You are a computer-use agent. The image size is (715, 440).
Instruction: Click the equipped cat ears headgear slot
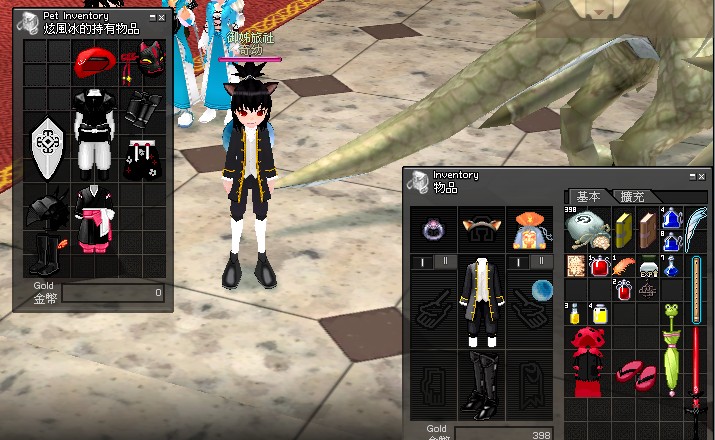[483, 231]
